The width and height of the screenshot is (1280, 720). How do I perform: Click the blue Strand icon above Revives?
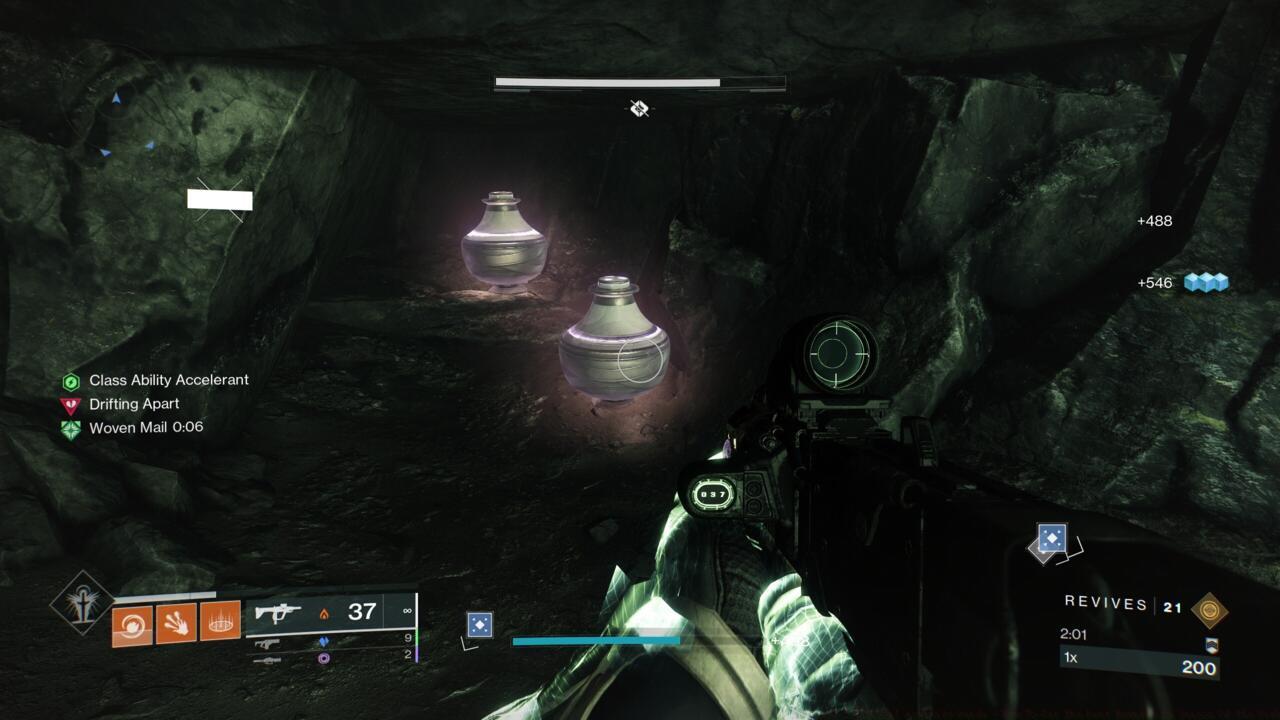pyautogui.click(x=1051, y=539)
